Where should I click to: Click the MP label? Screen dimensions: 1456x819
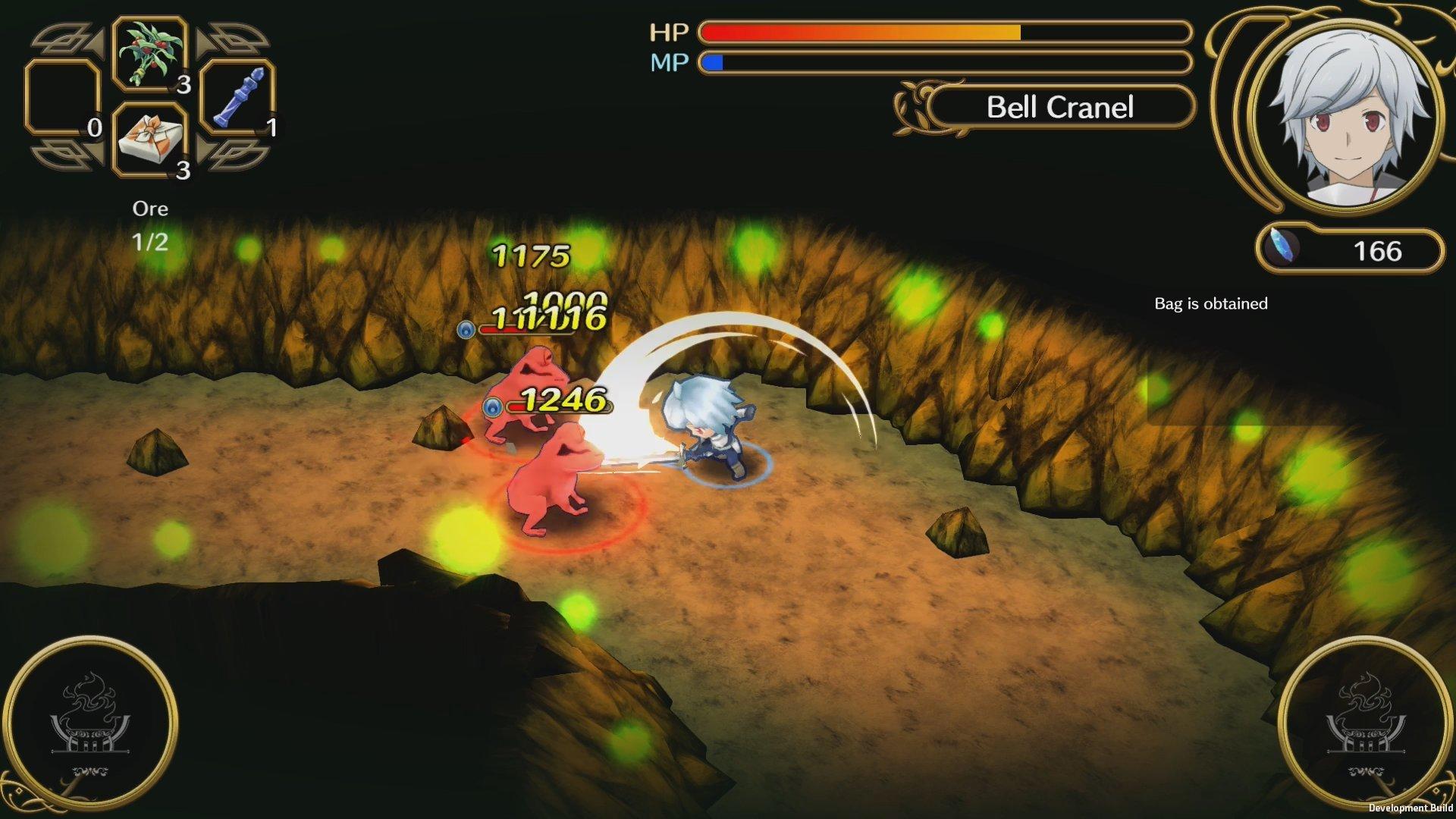pos(670,61)
